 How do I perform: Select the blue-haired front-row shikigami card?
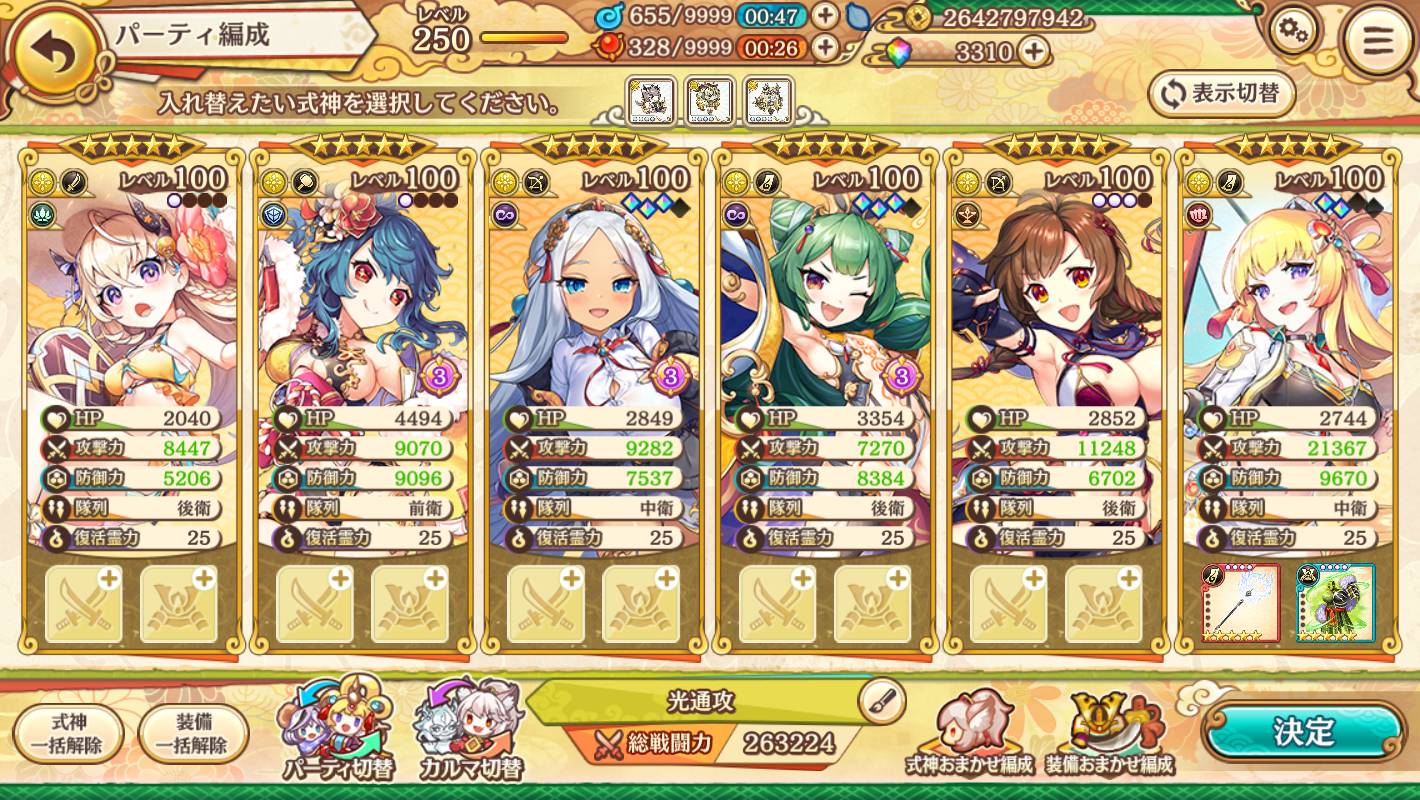tap(362, 300)
